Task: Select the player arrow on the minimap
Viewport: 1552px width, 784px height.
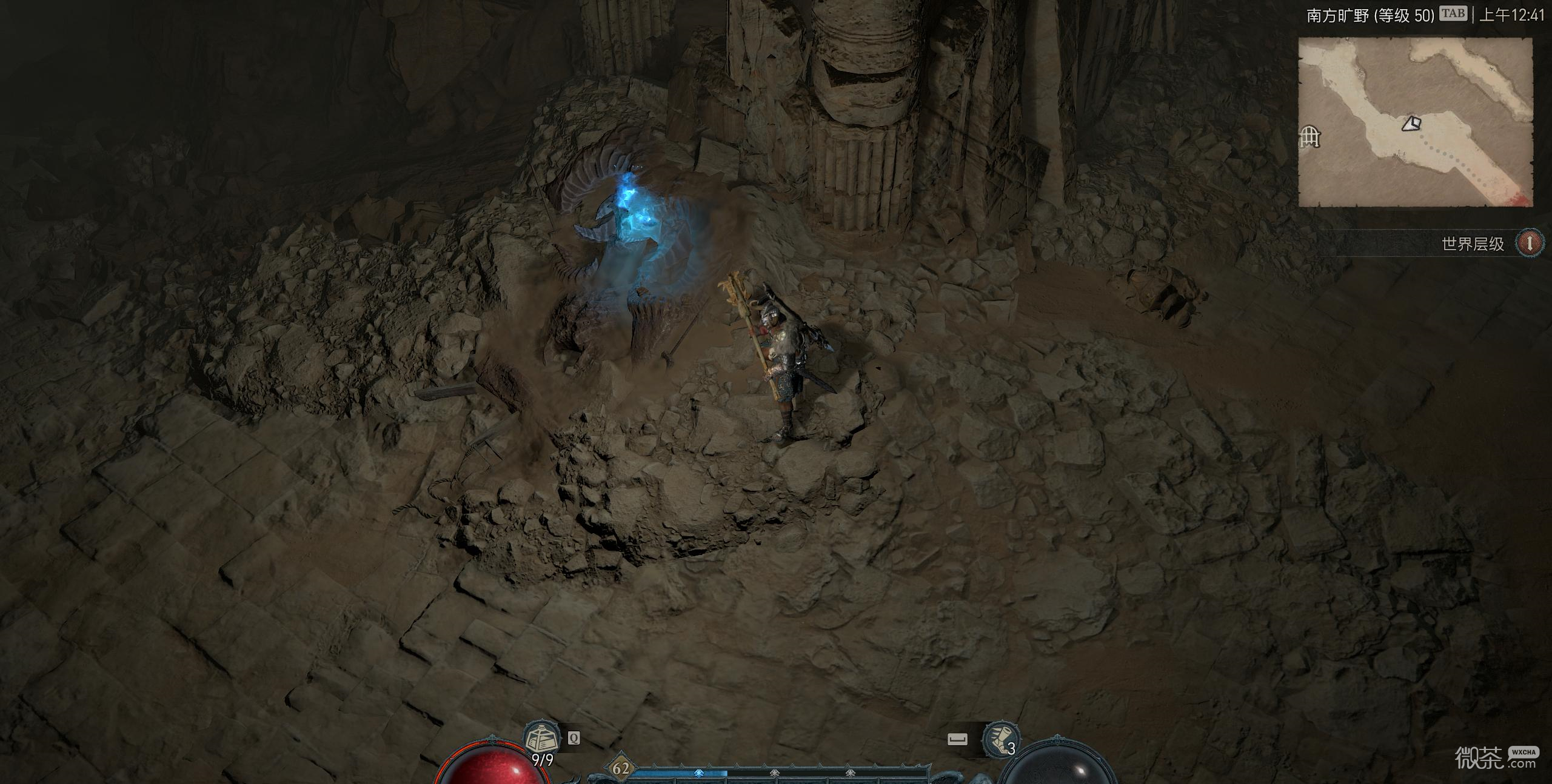Action: (1411, 124)
